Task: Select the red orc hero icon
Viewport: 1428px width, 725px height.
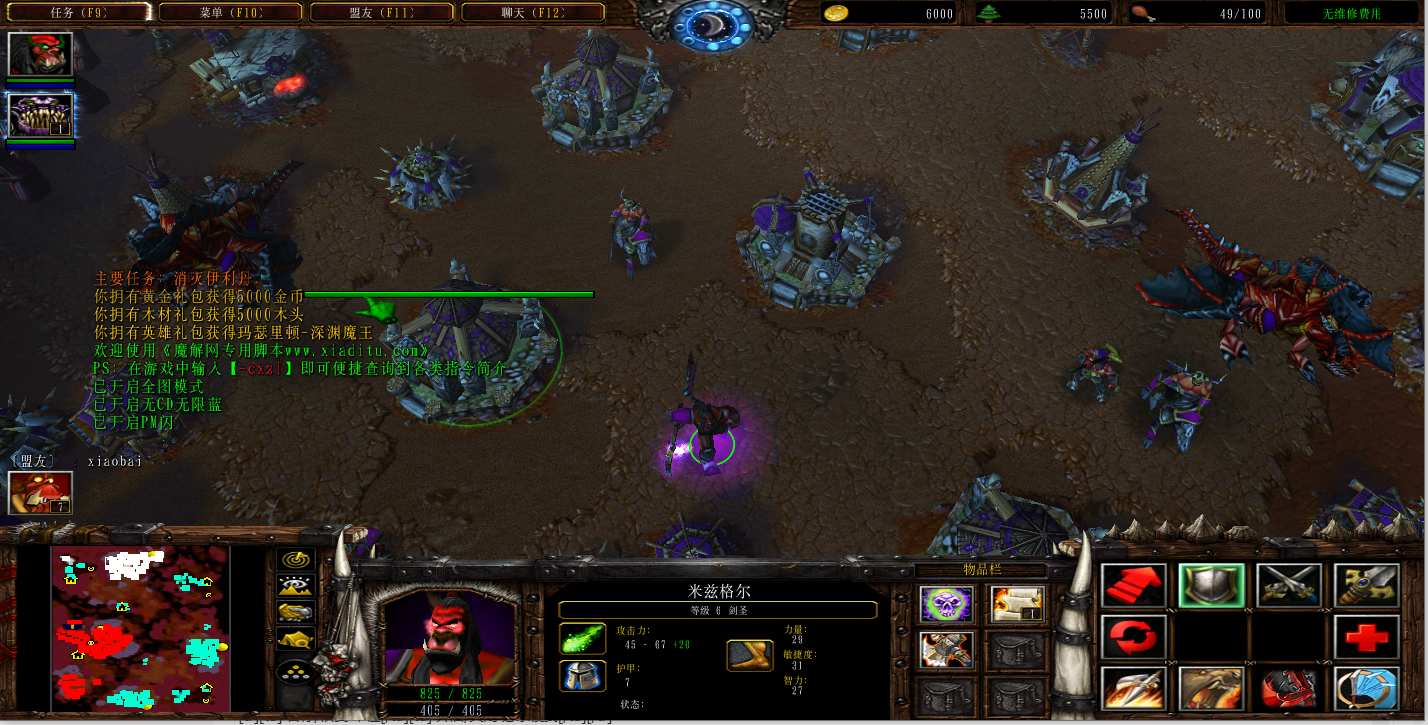Action: (x=40, y=54)
